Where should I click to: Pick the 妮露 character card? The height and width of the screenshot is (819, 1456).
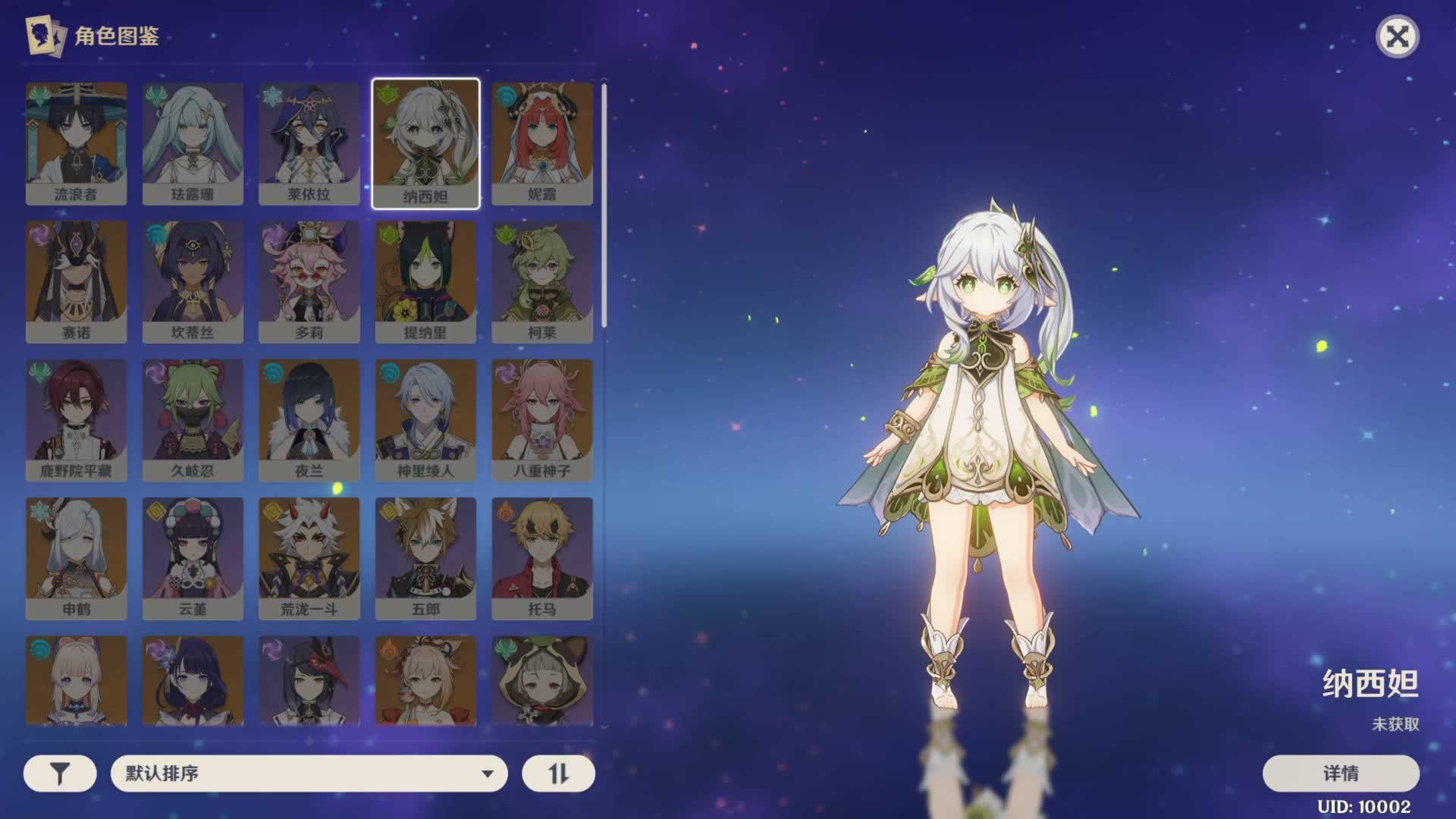pos(541,143)
